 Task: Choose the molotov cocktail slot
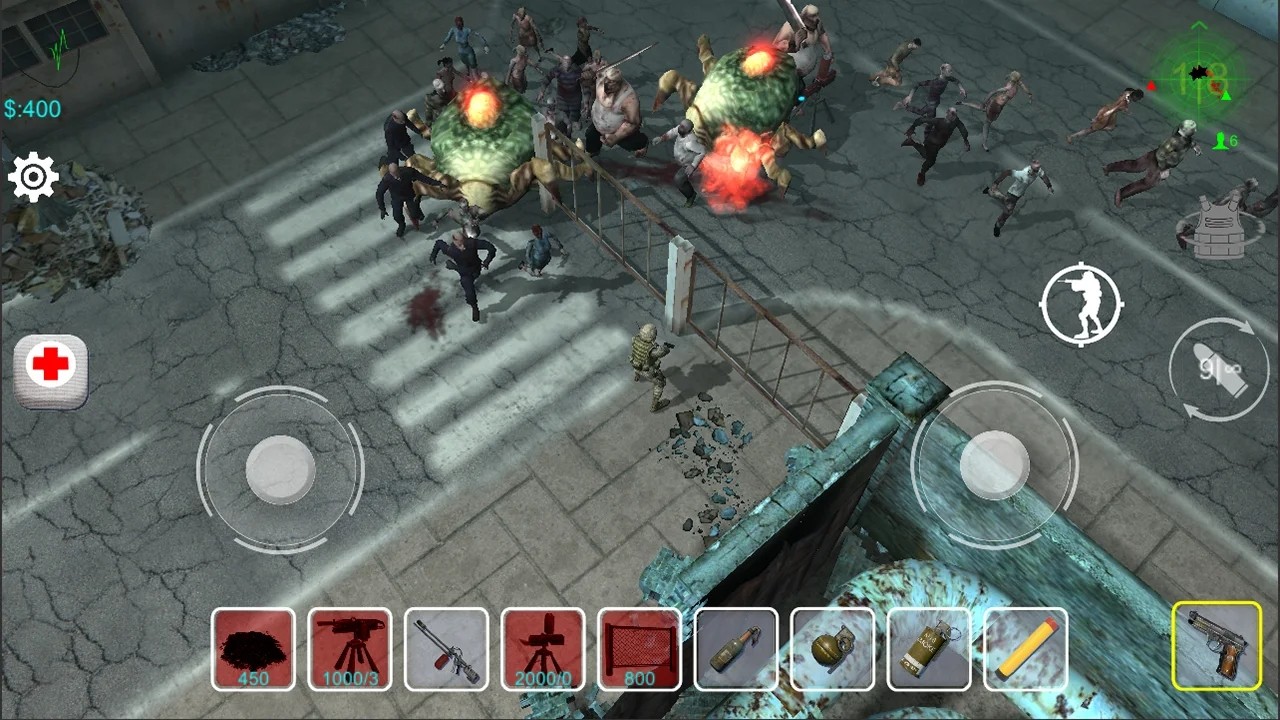[x=736, y=649]
